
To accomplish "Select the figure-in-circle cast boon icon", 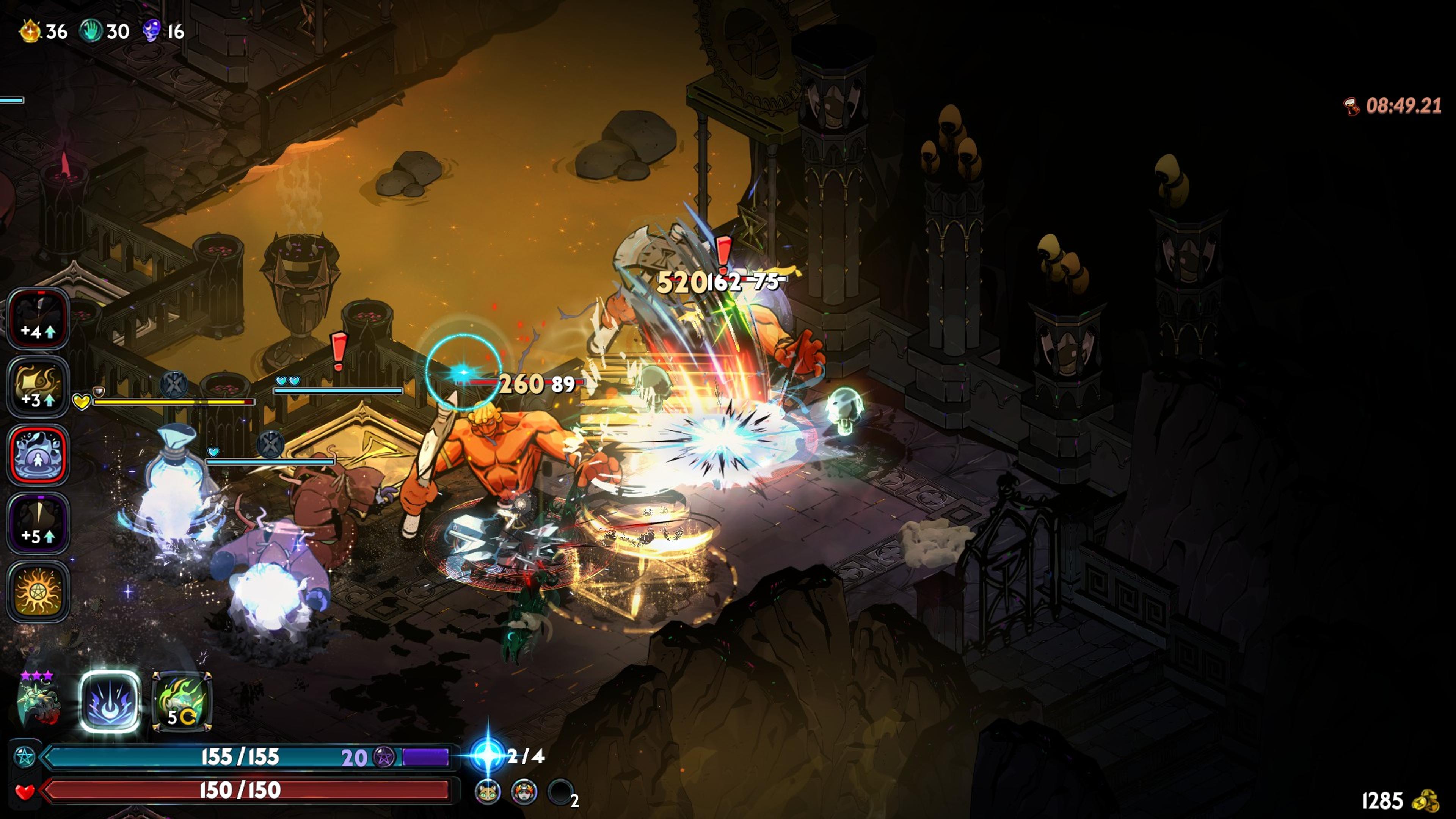I will coord(38,455).
